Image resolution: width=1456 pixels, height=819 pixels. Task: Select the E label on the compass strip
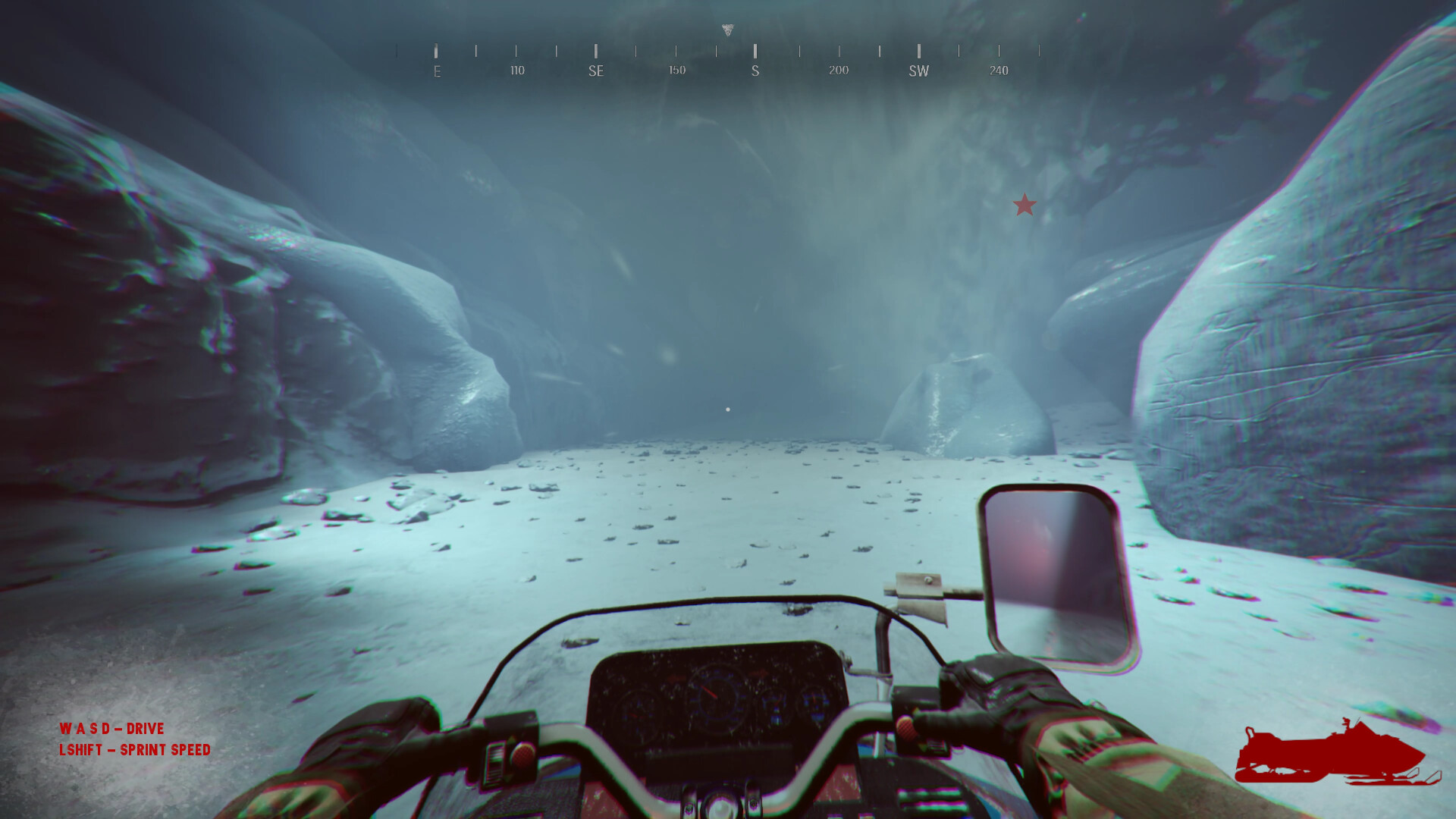(x=436, y=71)
